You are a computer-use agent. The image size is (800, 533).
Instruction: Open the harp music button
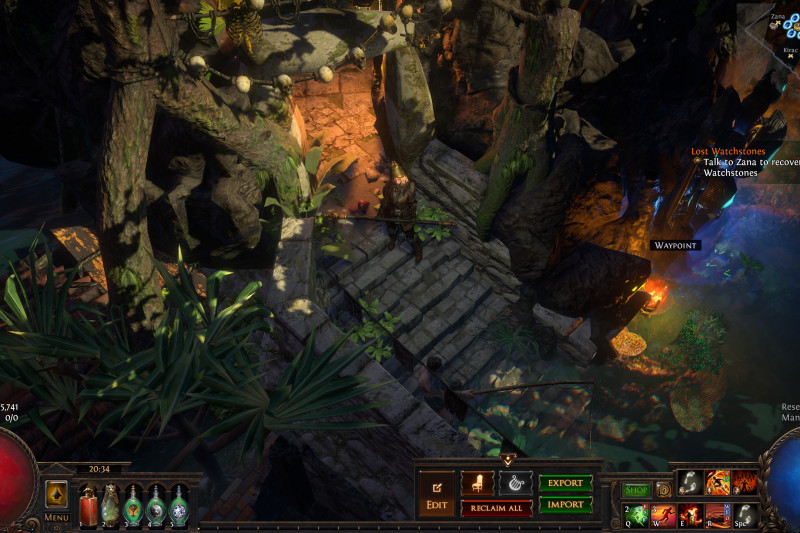coord(515,483)
